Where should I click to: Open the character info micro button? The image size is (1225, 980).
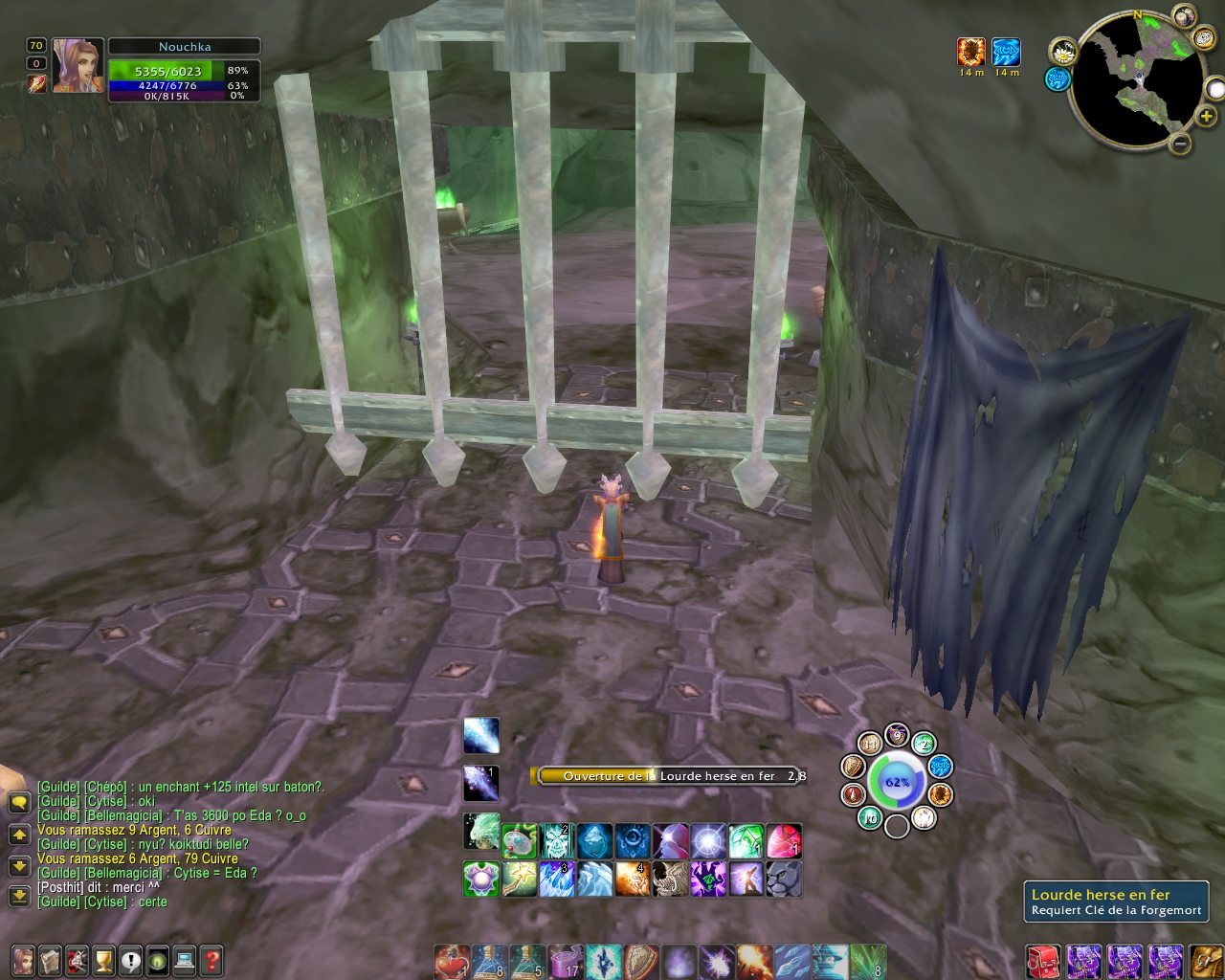pos(22,959)
